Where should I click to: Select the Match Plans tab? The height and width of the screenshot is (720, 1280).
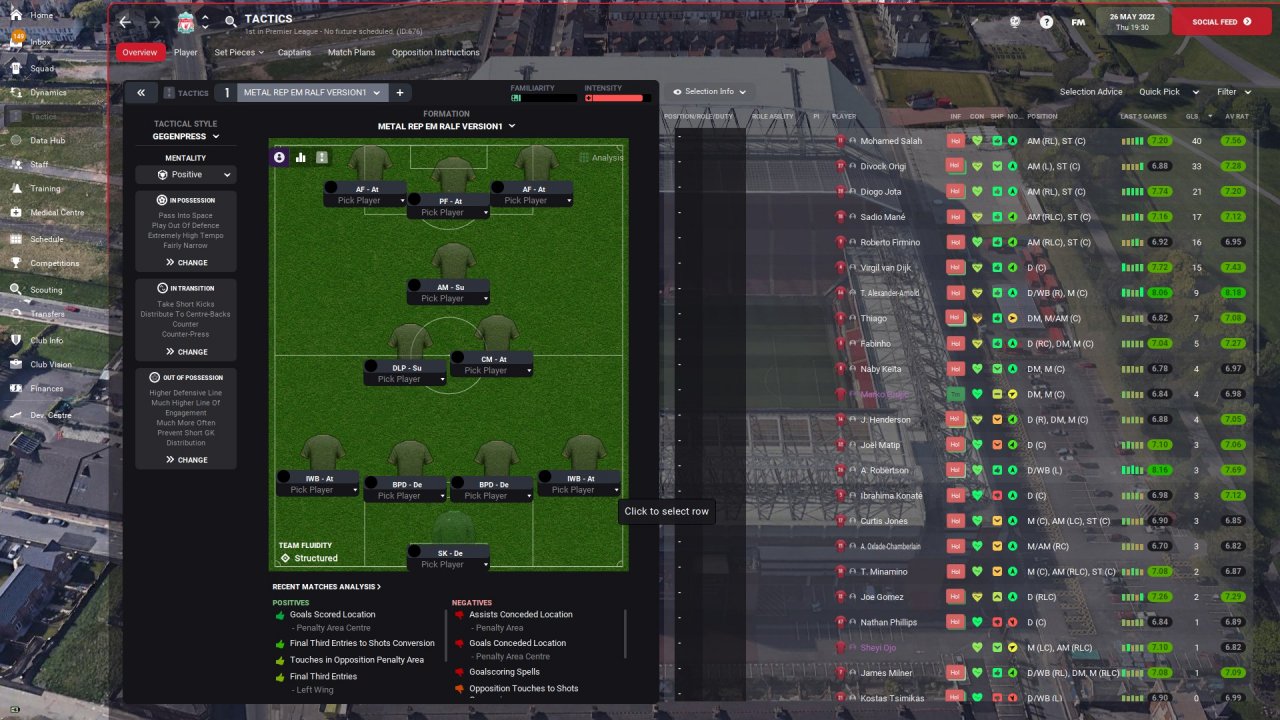pyautogui.click(x=351, y=52)
